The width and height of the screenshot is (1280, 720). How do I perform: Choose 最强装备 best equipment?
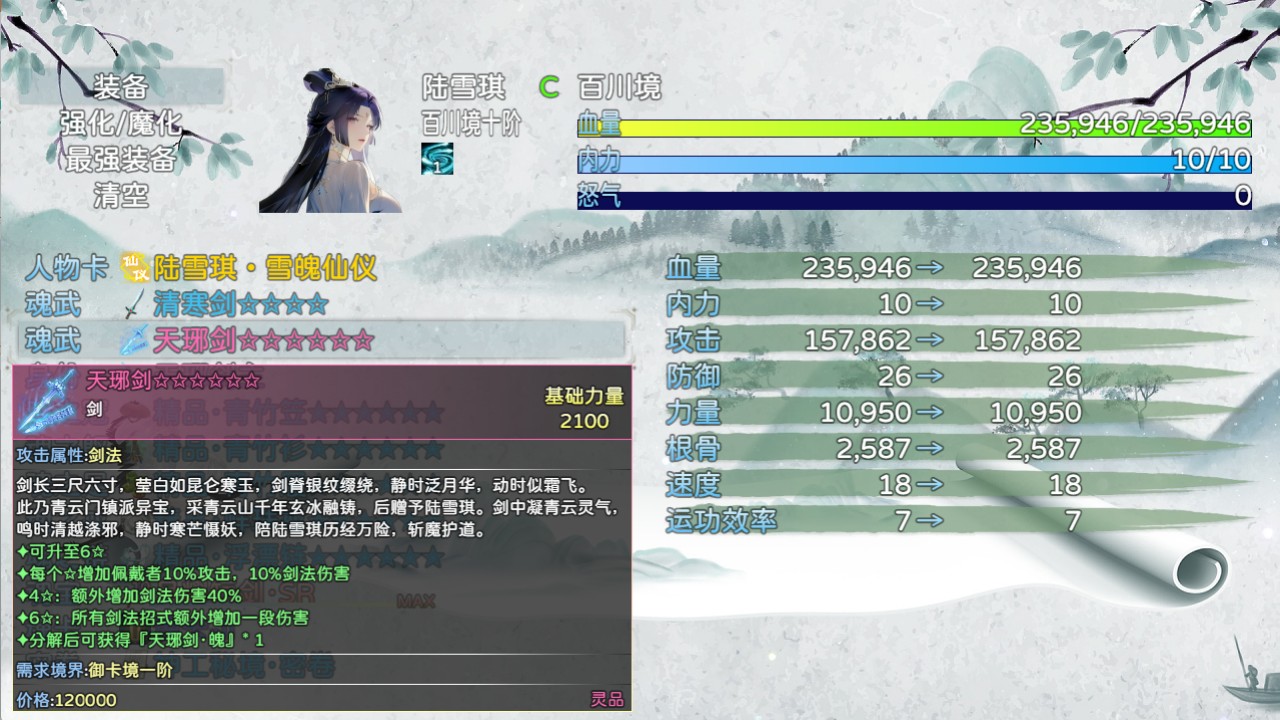(121, 159)
